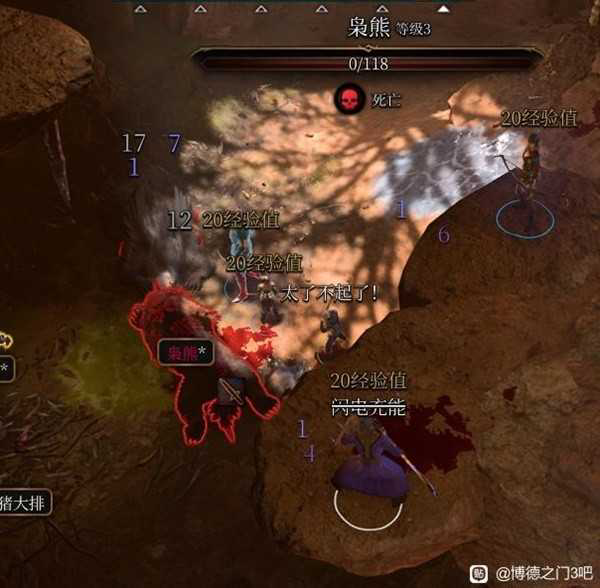Select the 猪大排 item label
Screen dimensions: 600x588
tap(22, 502)
